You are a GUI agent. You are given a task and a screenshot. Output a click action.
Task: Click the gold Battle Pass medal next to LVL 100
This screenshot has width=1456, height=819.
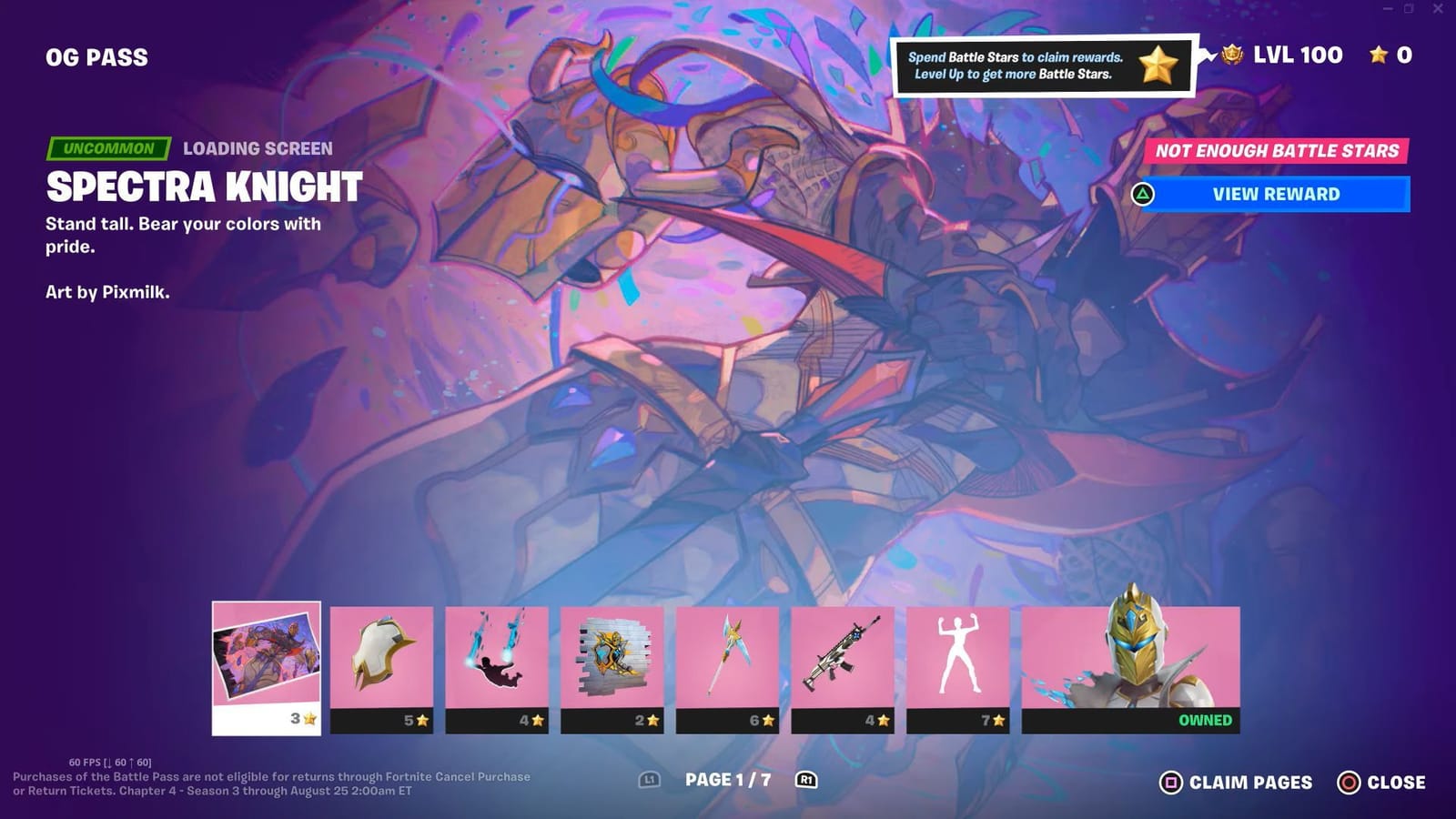tap(1233, 55)
